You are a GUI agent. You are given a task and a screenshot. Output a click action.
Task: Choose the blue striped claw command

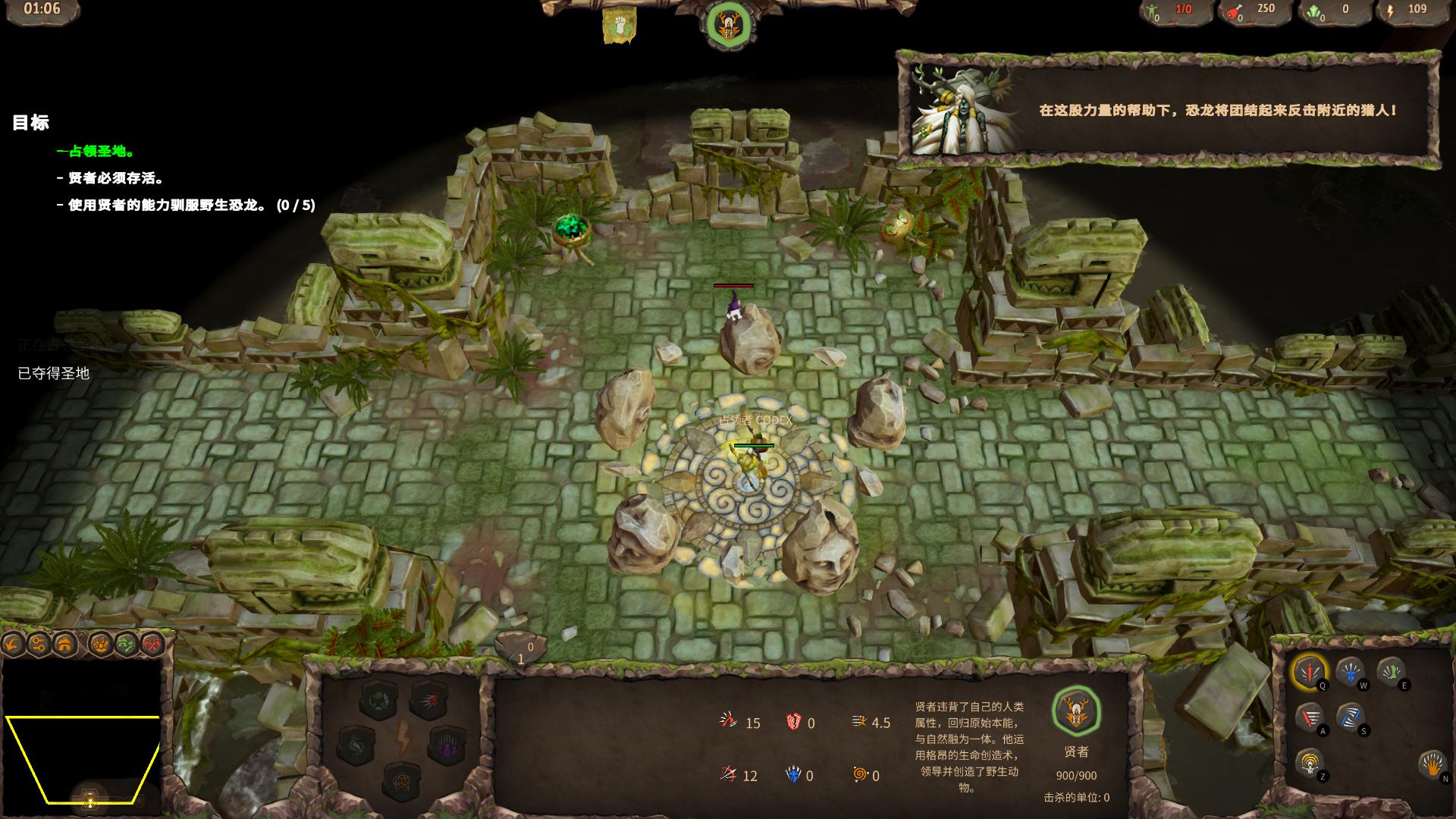coord(1350,717)
